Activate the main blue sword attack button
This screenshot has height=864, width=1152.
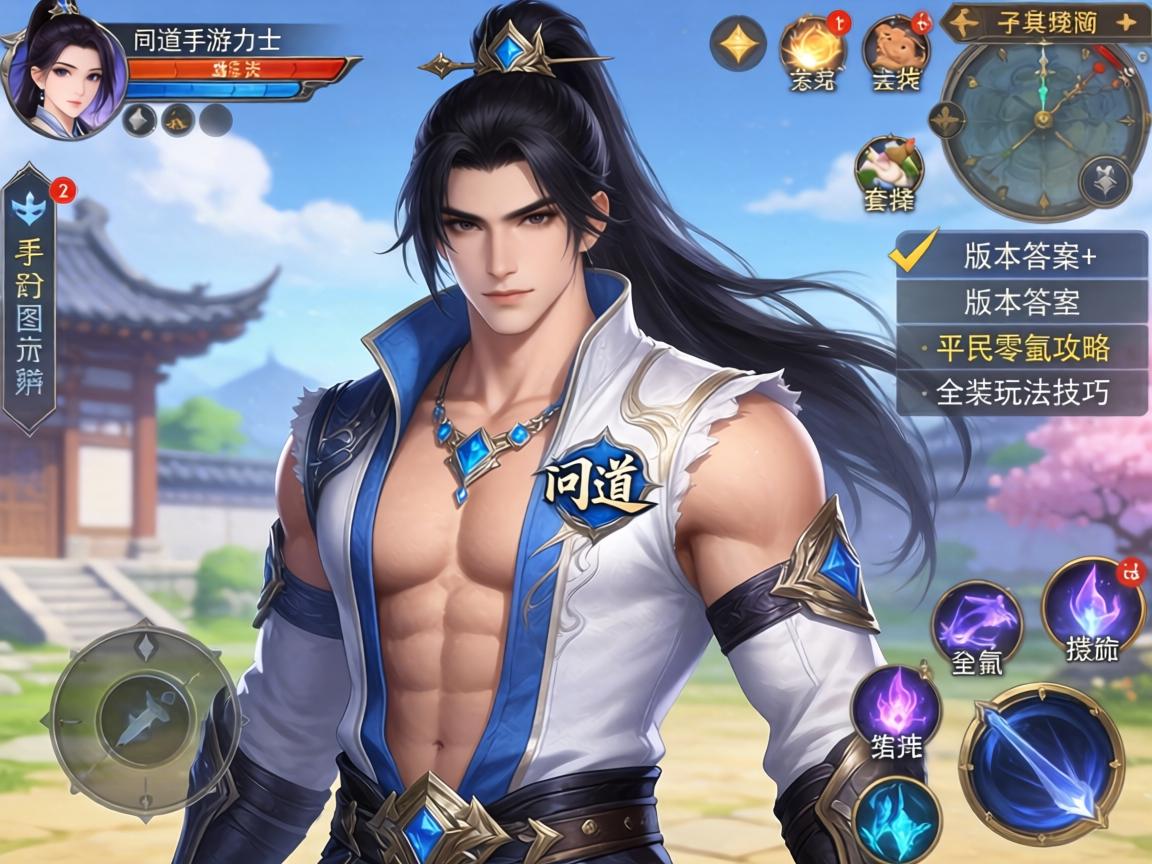click(x=1041, y=762)
